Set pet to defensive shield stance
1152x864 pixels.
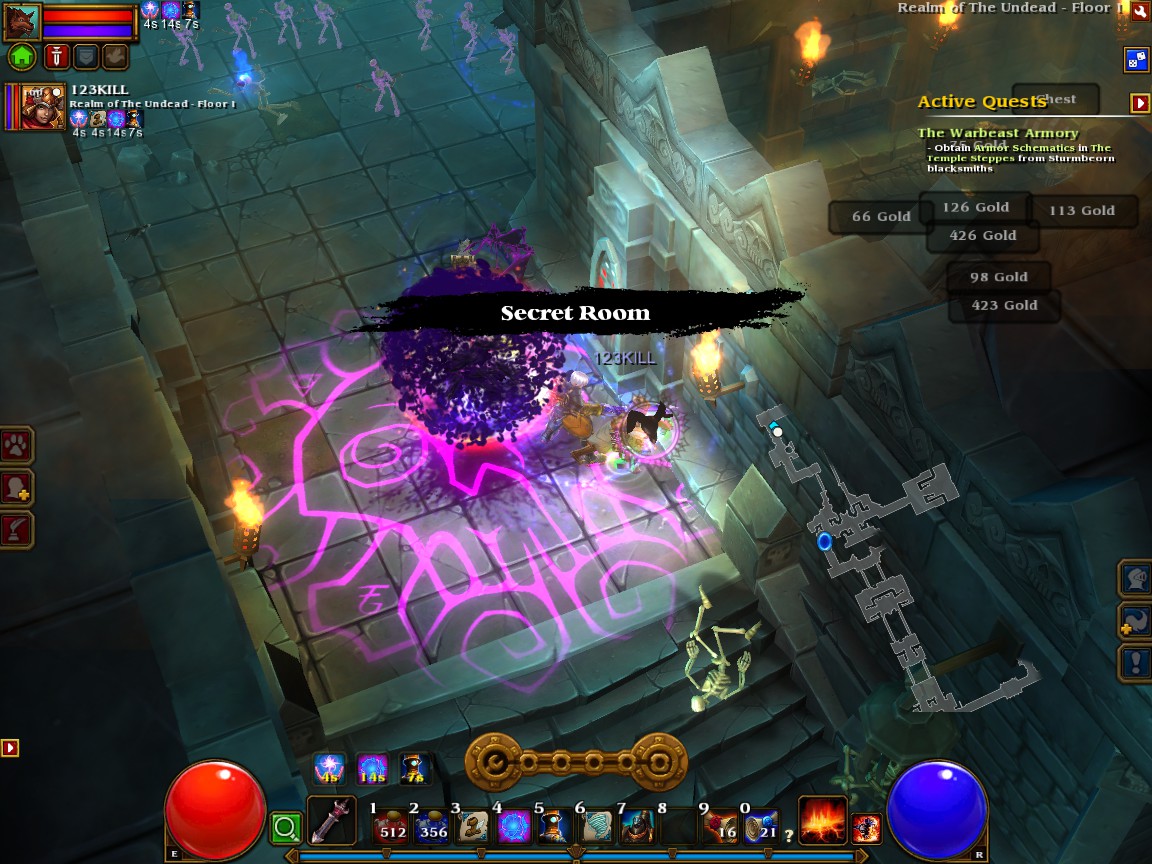87,56
